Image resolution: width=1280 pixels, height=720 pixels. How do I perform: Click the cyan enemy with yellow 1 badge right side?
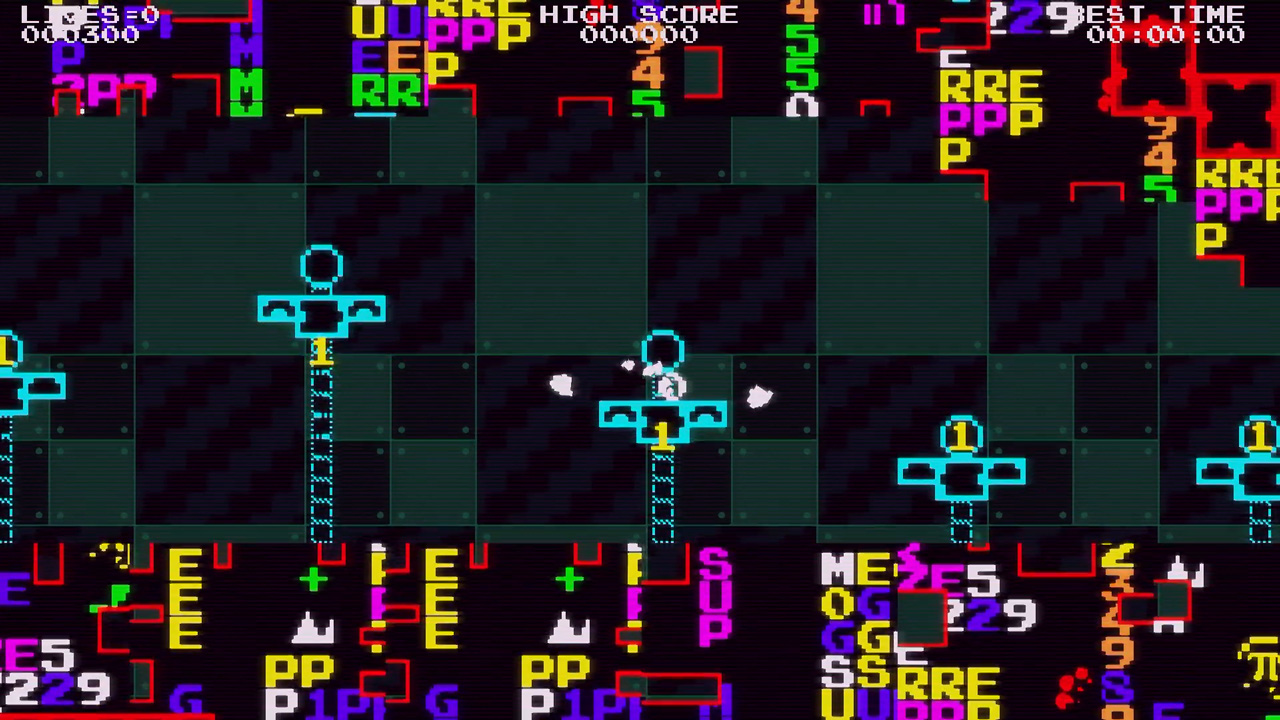[x=960, y=470]
